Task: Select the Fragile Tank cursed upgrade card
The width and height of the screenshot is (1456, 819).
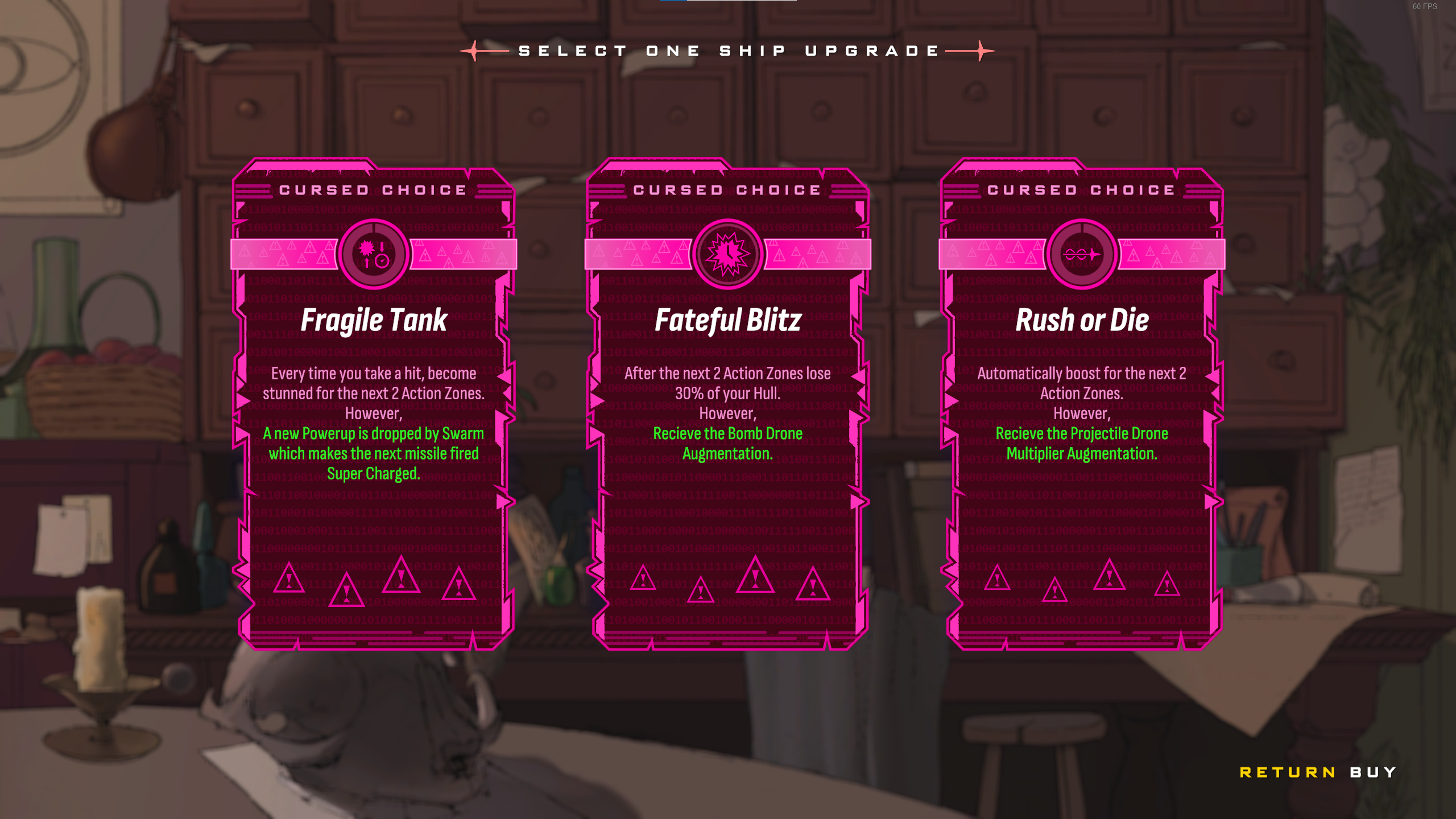Action: [374, 404]
